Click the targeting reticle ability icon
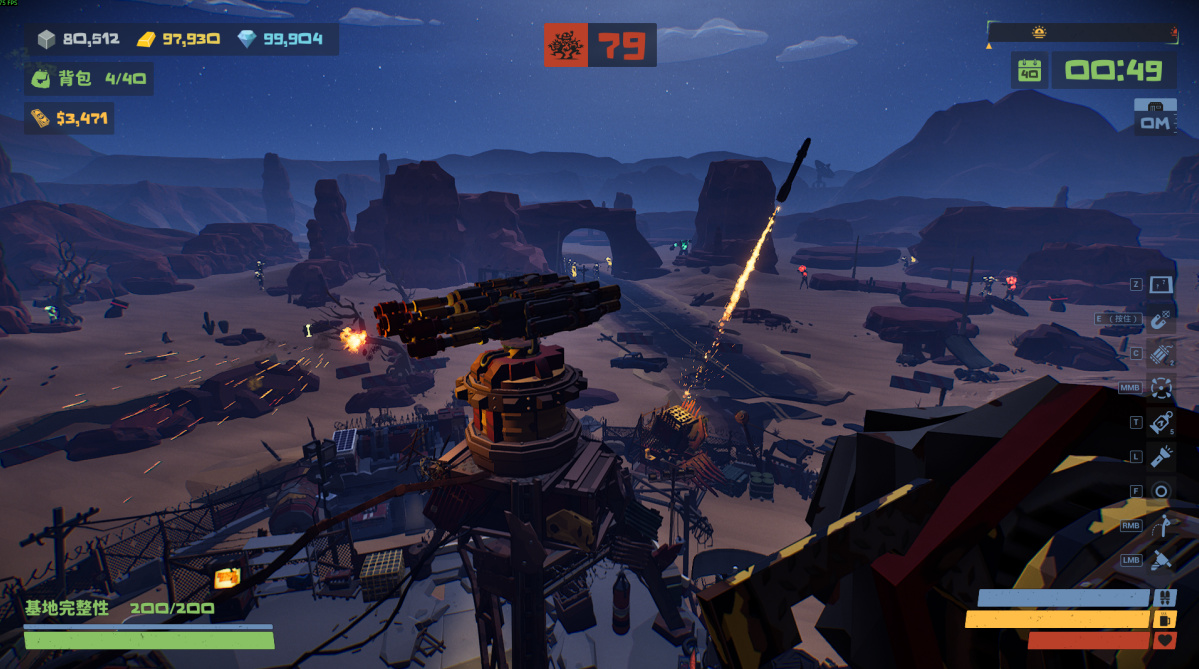Image resolution: width=1199 pixels, height=669 pixels. pos(1160,387)
